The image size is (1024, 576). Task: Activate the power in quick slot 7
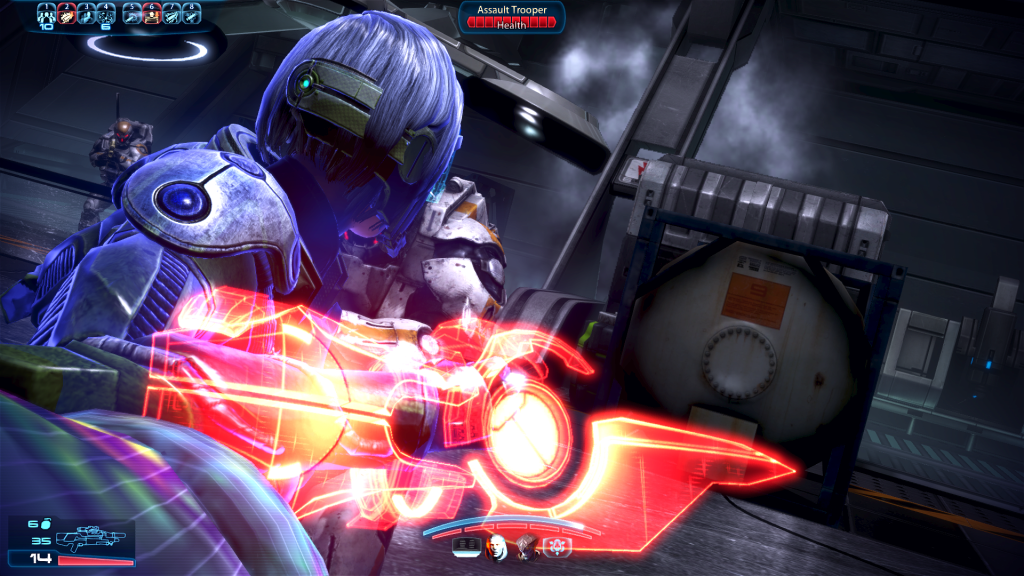click(171, 13)
